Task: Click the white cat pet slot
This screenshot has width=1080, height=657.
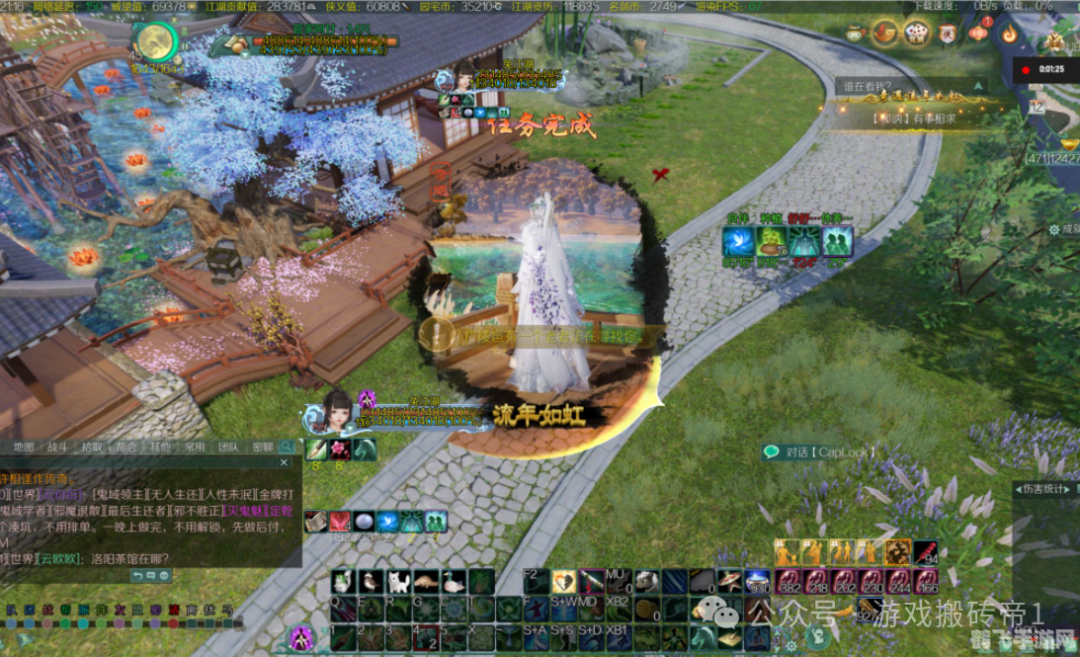Action: 398,581
